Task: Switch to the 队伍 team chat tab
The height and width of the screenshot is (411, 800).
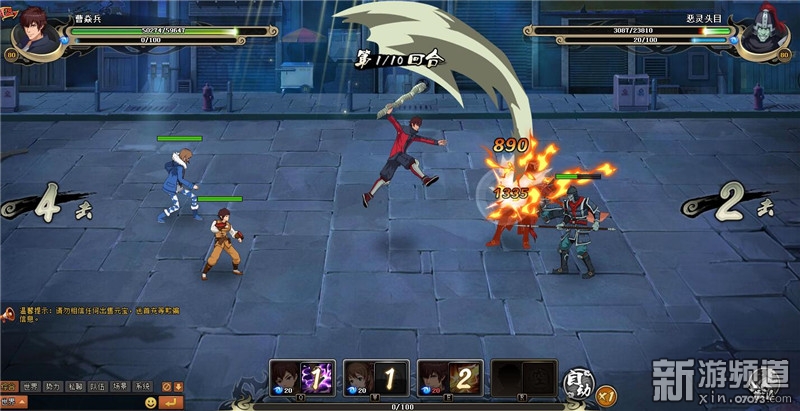Action: [x=98, y=386]
